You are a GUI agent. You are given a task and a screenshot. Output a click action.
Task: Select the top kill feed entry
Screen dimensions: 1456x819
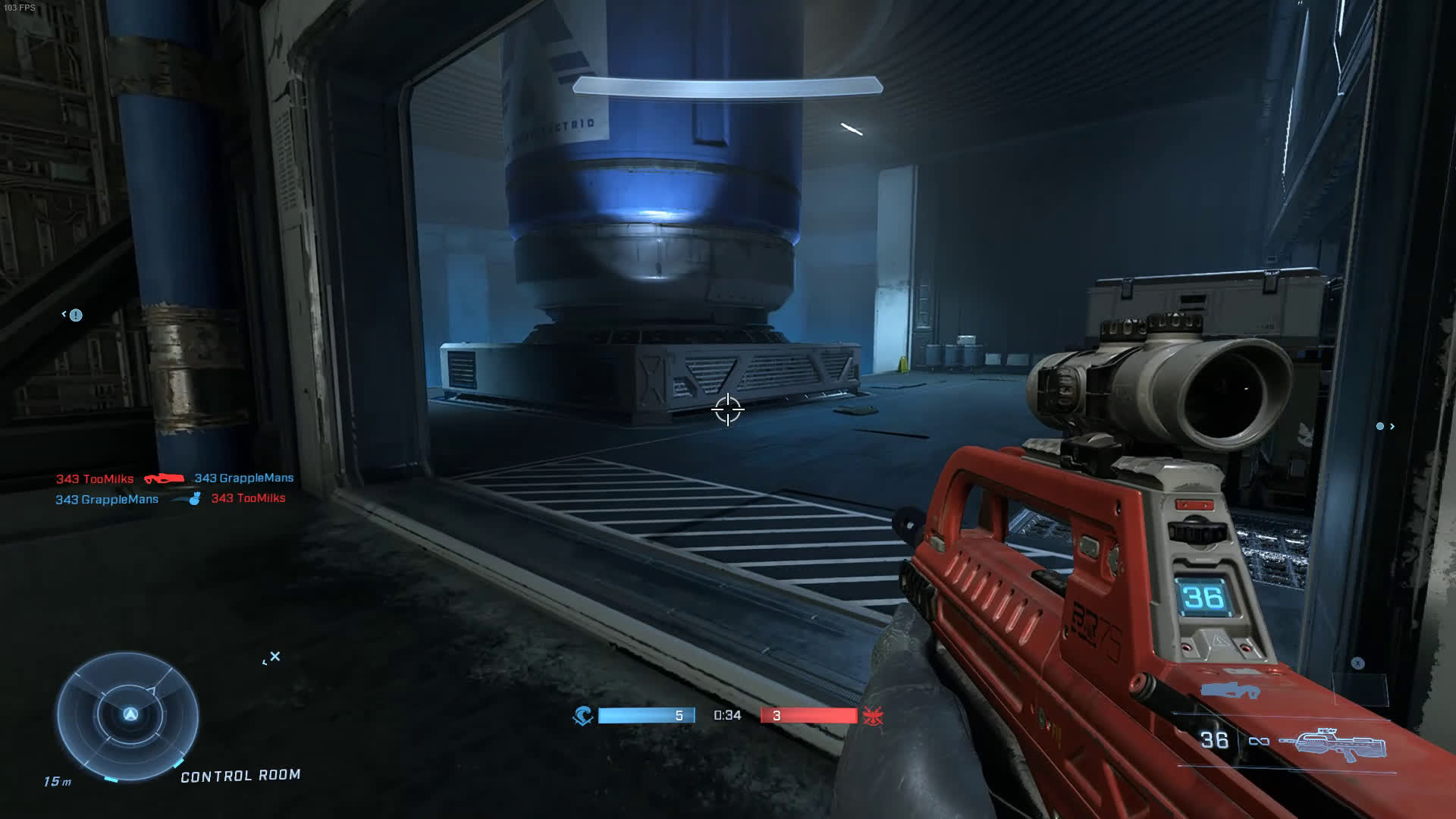tap(174, 479)
